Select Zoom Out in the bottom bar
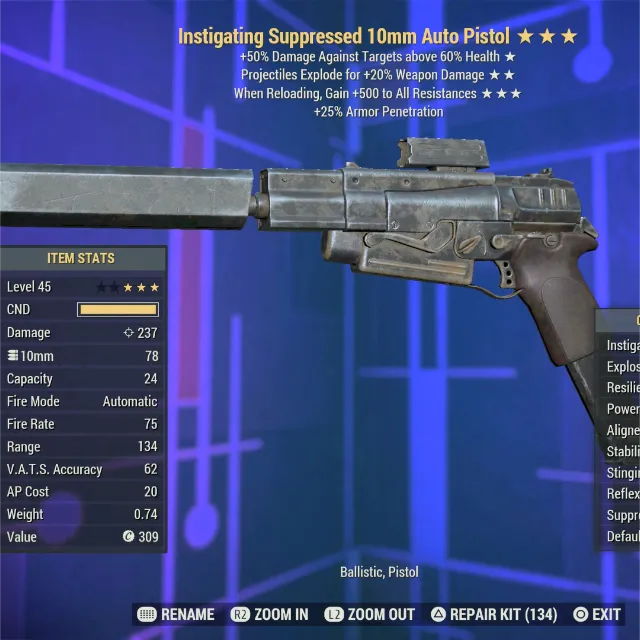 (371, 614)
